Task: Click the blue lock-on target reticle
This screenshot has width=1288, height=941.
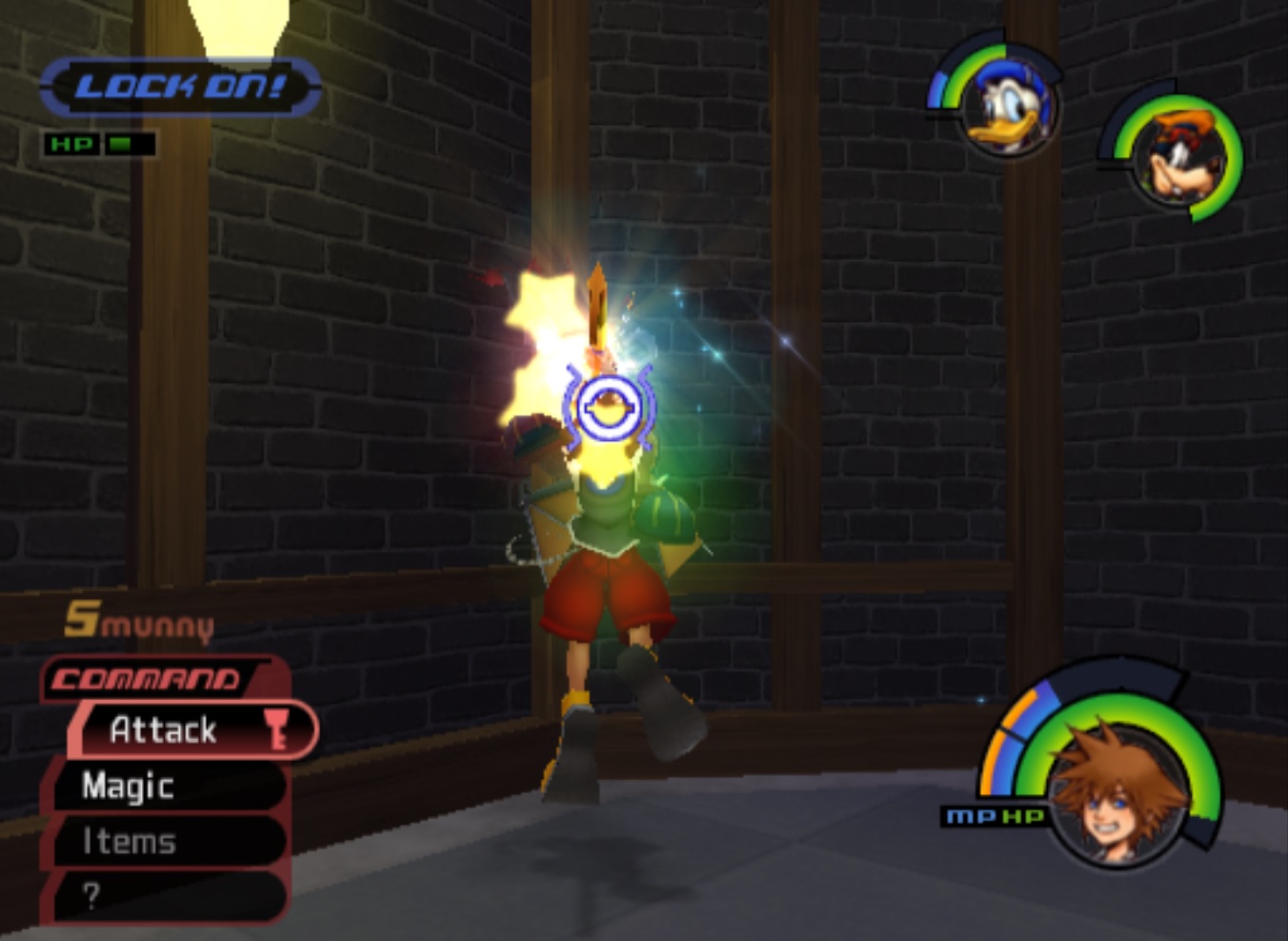Action: 608,409
